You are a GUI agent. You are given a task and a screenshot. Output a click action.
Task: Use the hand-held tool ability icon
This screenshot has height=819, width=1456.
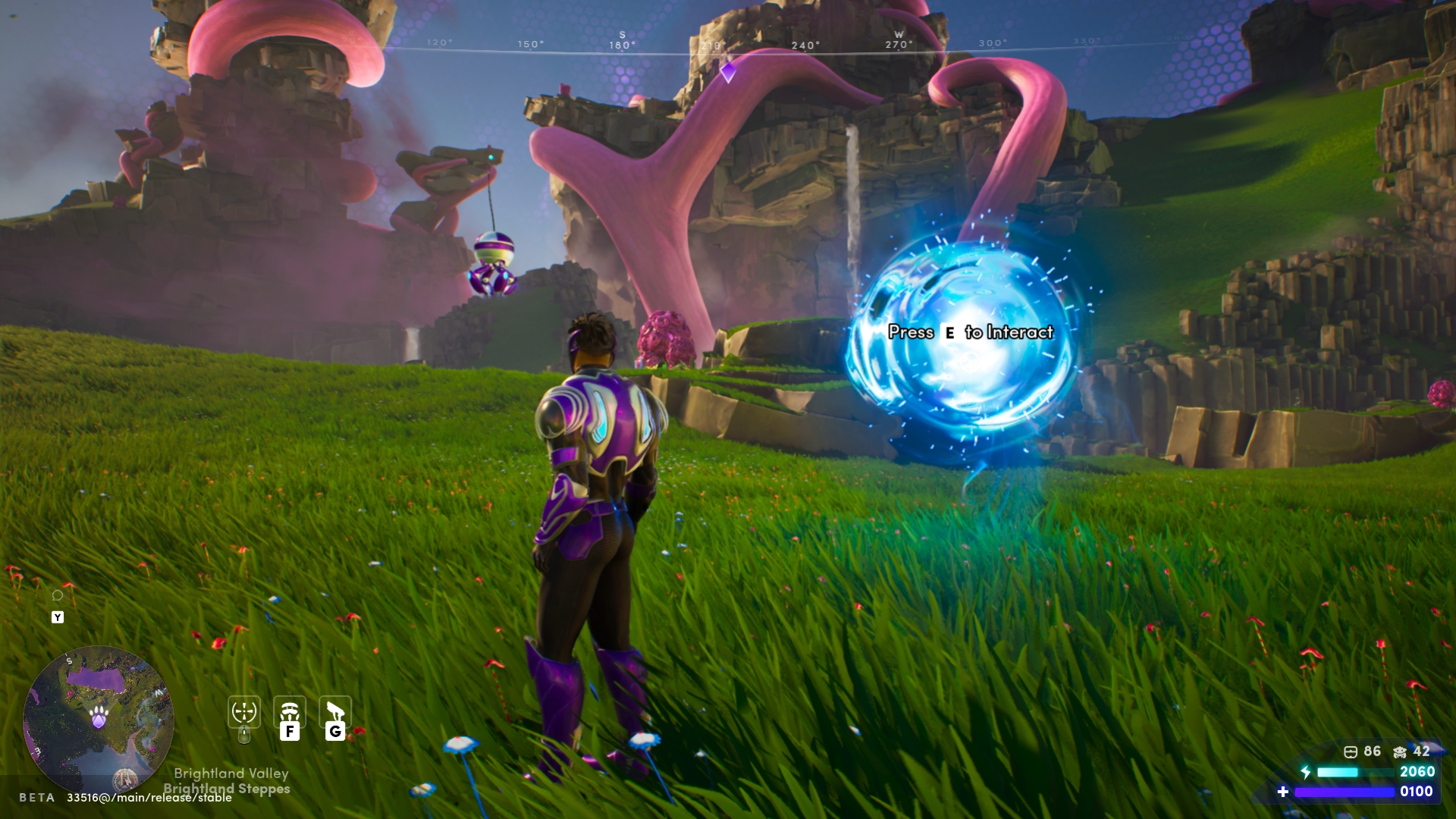pyautogui.click(x=335, y=712)
